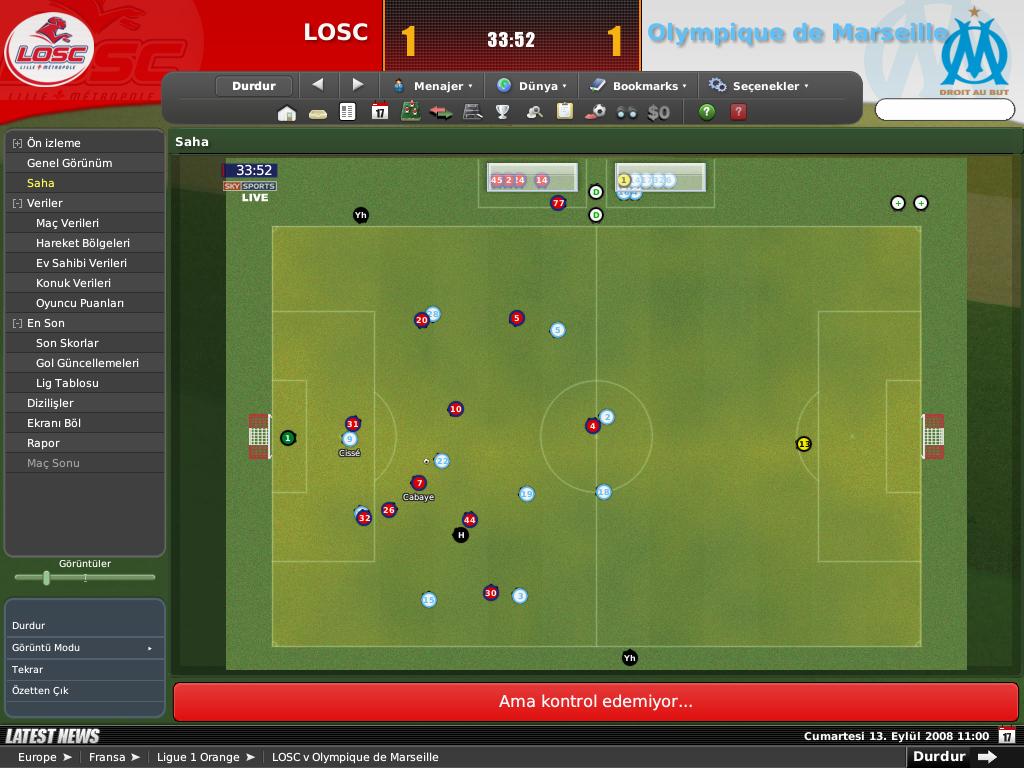Open the binoculars scouting icon
Viewport: 1024px width, 768px height.
(627, 112)
